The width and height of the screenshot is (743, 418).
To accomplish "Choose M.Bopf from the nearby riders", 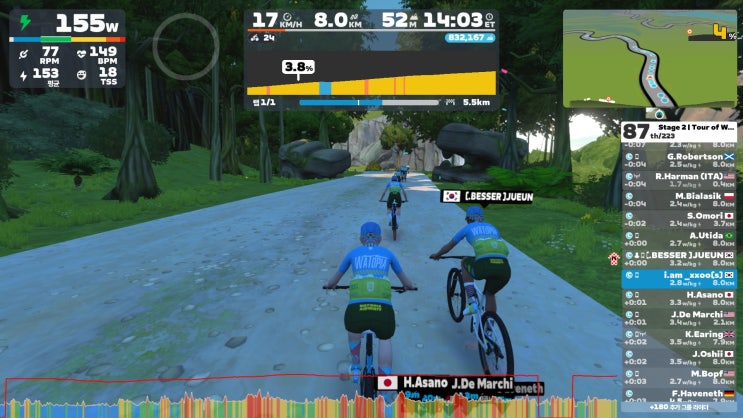I will click(680, 376).
